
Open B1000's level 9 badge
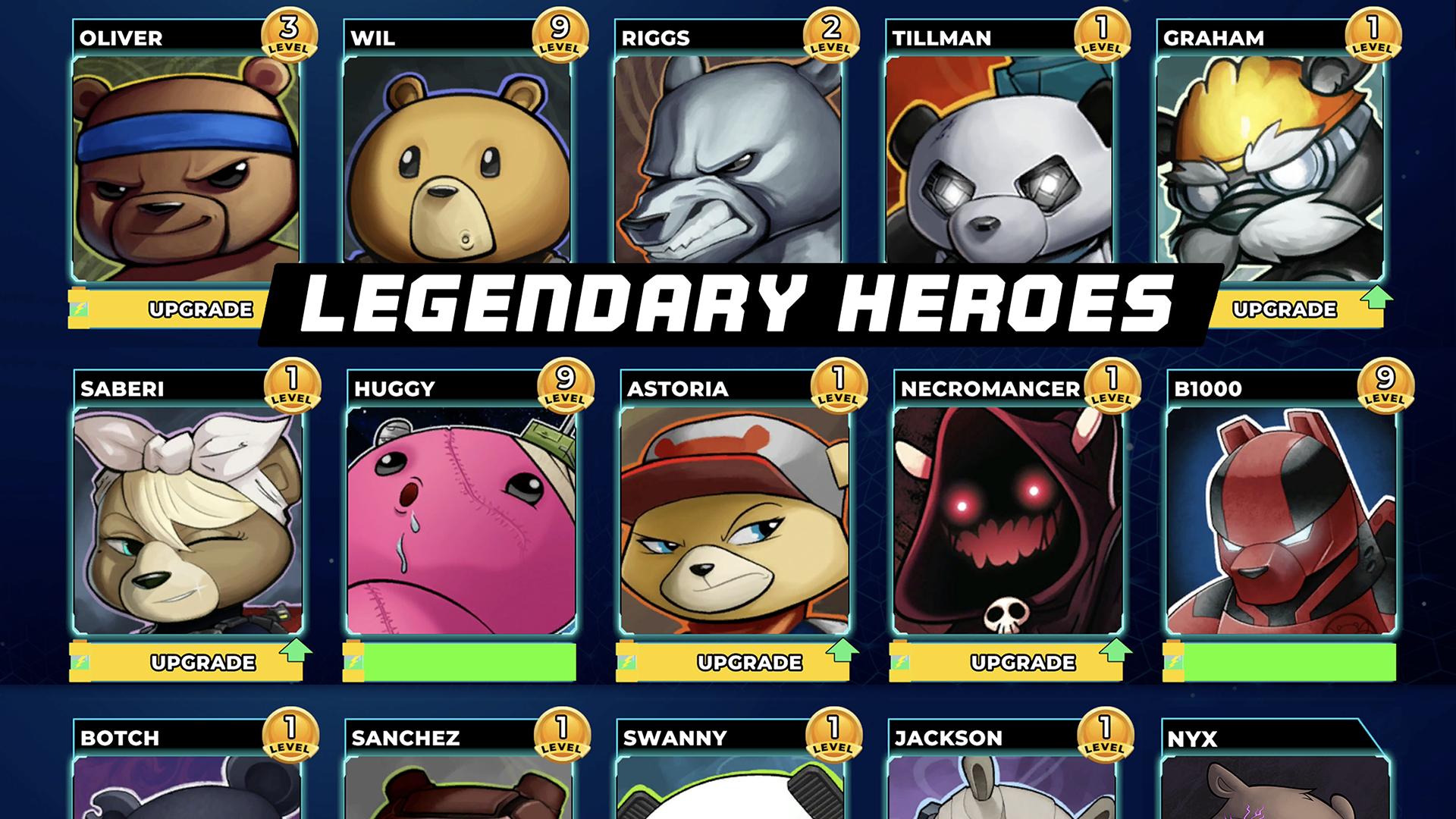(1386, 384)
